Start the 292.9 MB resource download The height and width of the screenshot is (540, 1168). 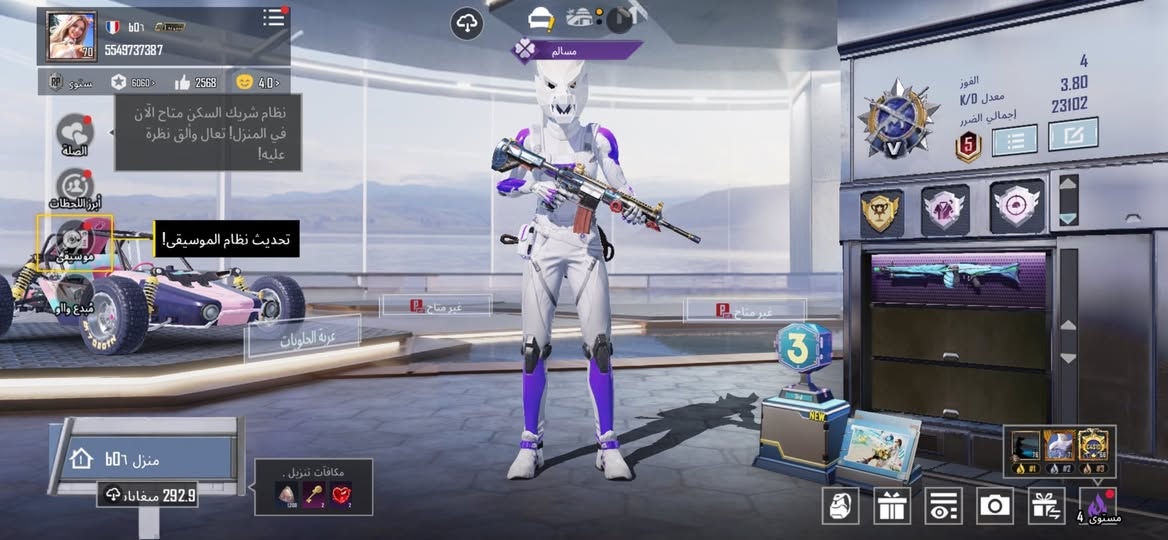pos(147,494)
